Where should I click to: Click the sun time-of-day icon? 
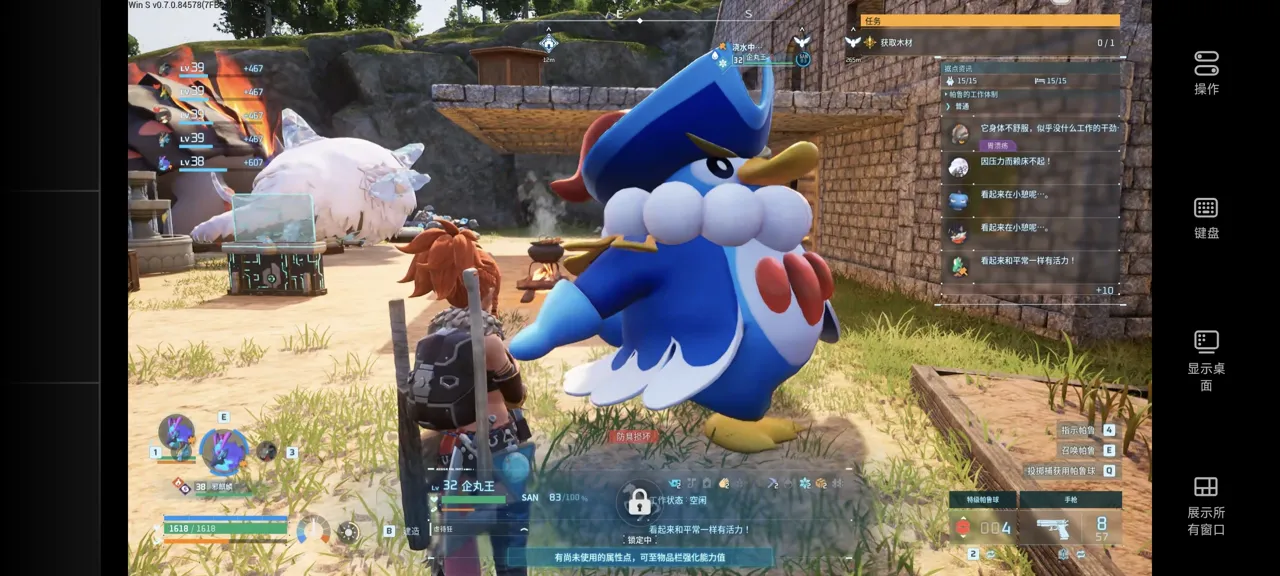(347, 531)
